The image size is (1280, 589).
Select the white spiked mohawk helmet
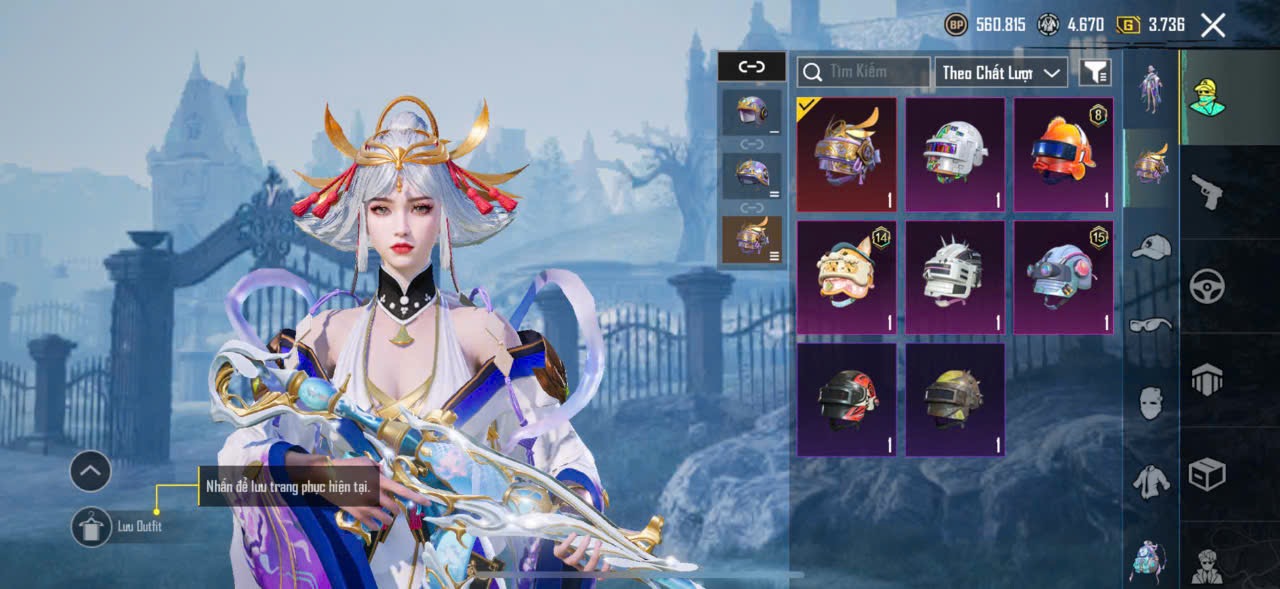tap(955, 277)
